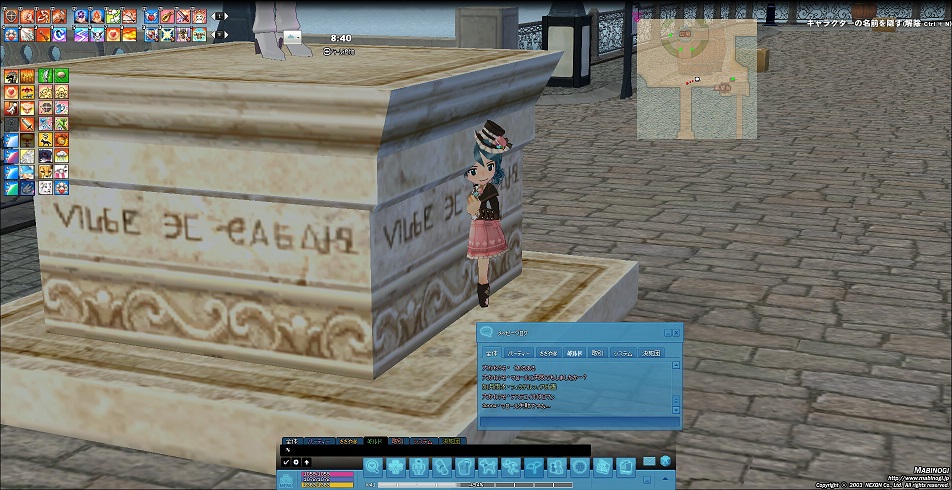
Task: Open the 取引 tab in message log
Action: point(597,353)
